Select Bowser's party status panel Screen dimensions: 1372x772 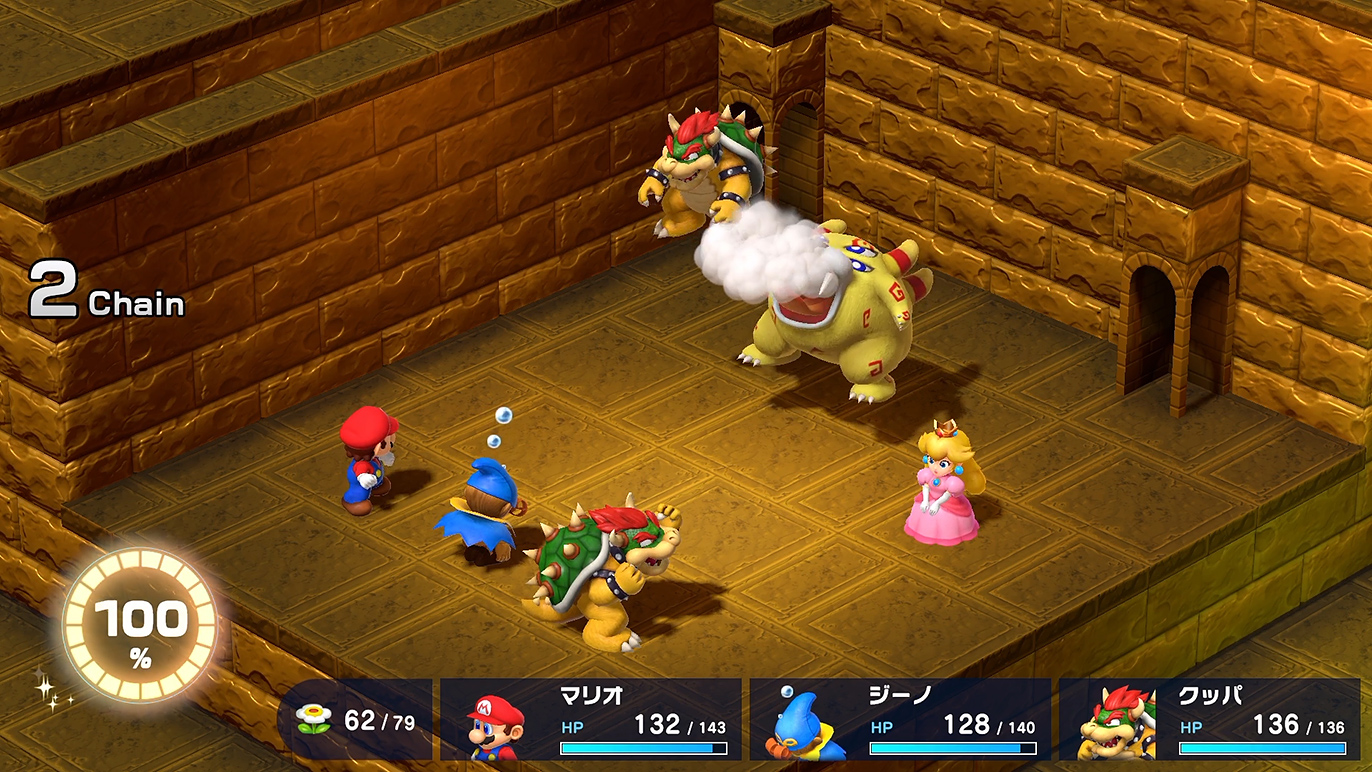pos(1209,719)
